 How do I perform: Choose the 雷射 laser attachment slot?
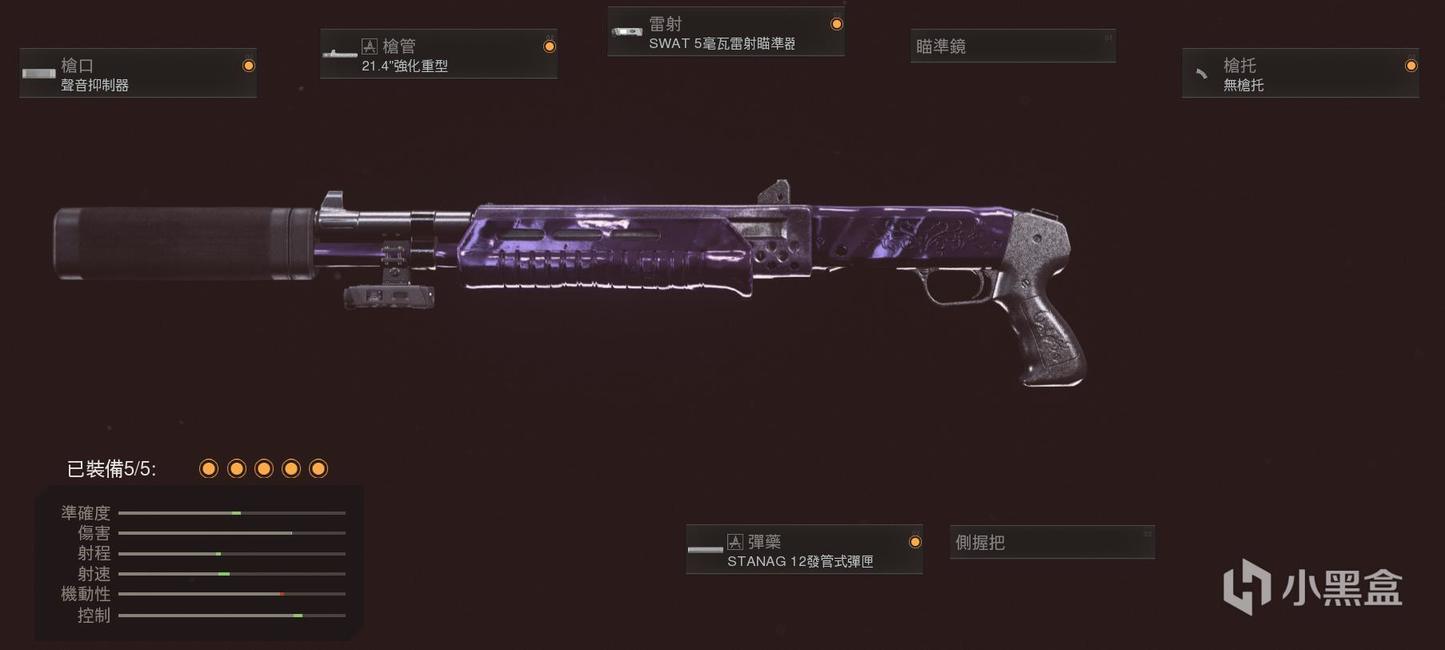pos(726,32)
